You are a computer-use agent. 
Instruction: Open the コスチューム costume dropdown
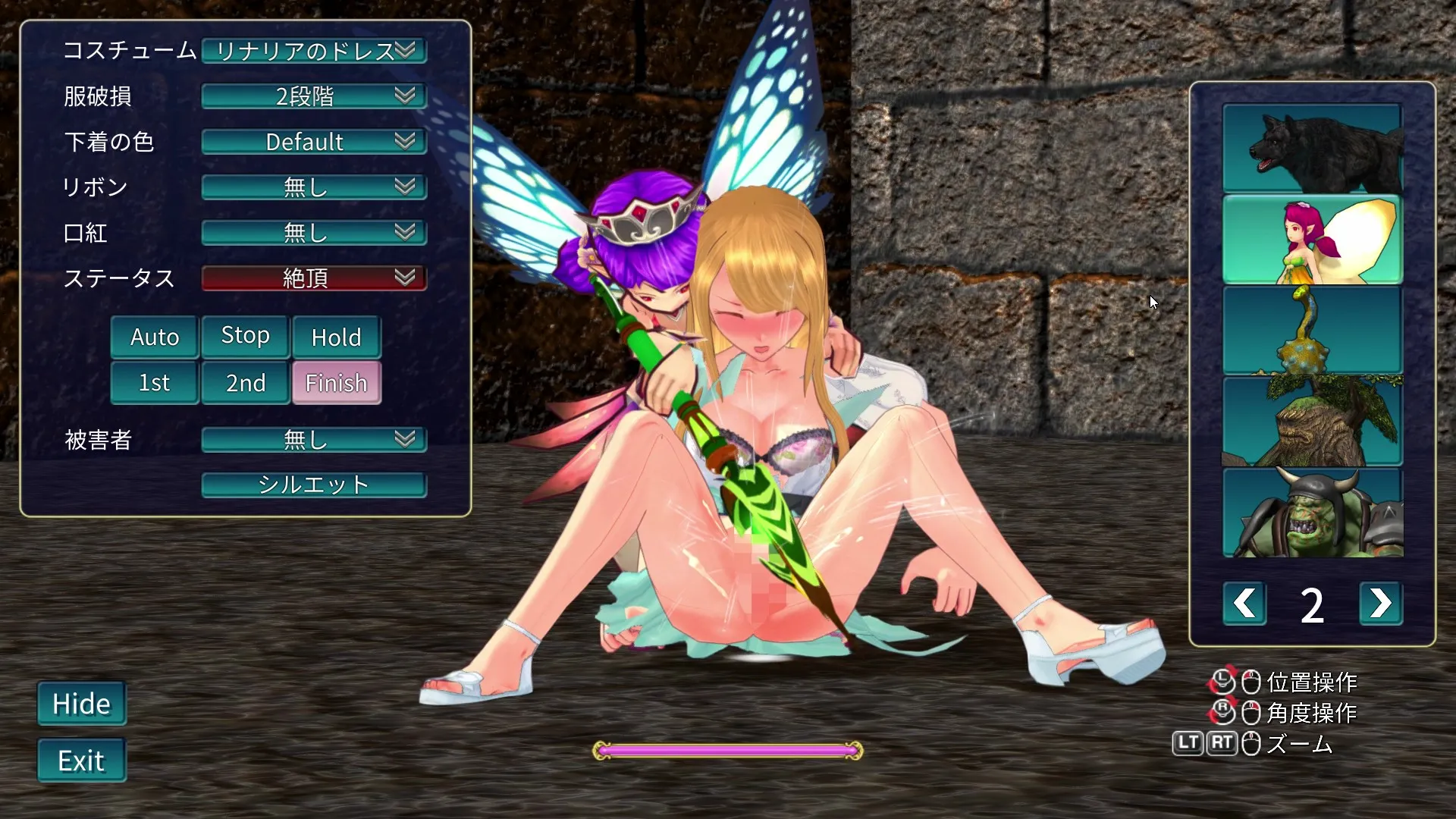[x=314, y=51]
